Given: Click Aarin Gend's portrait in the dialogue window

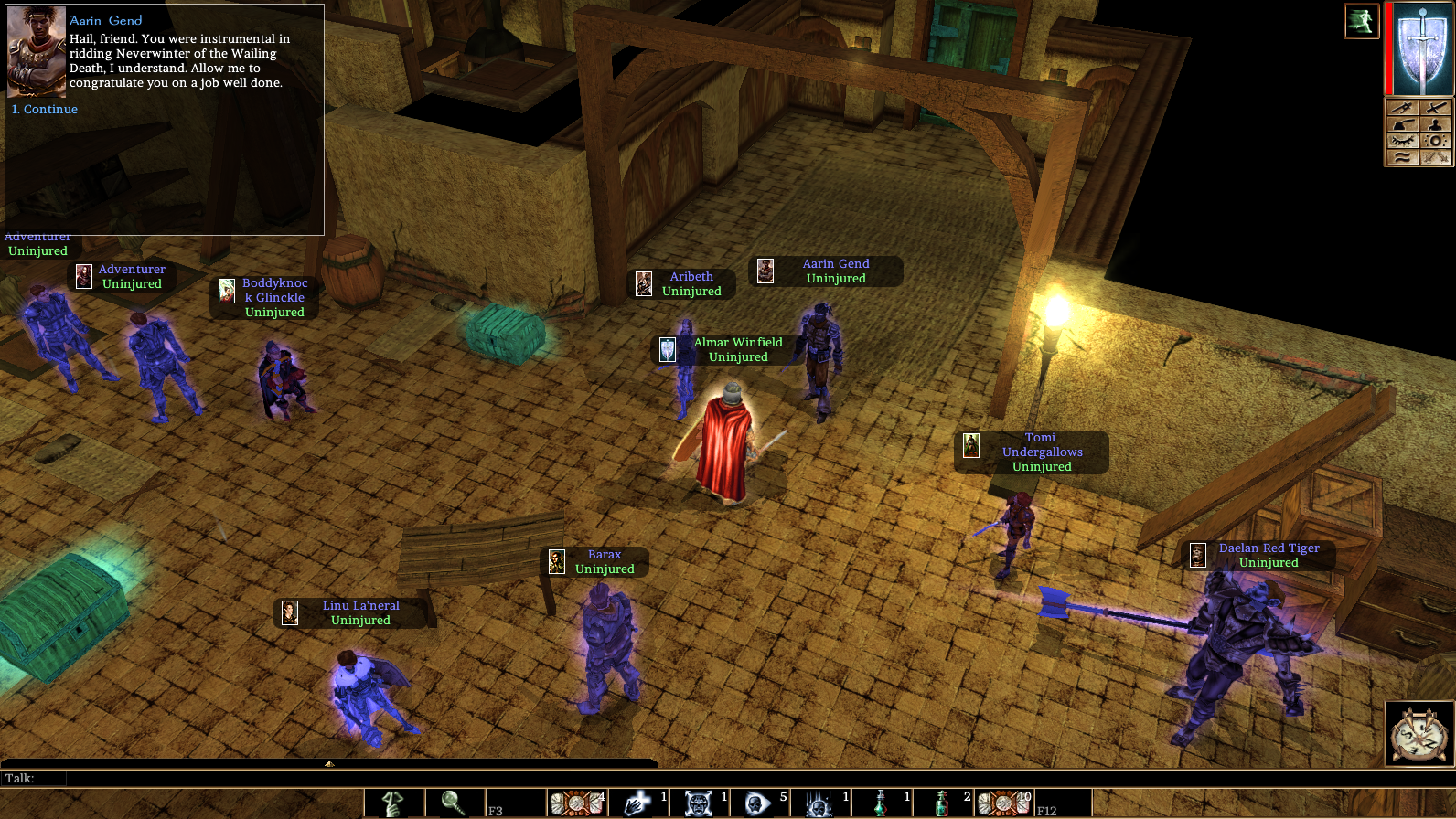Looking at the screenshot, I should pyautogui.click(x=36, y=52).
